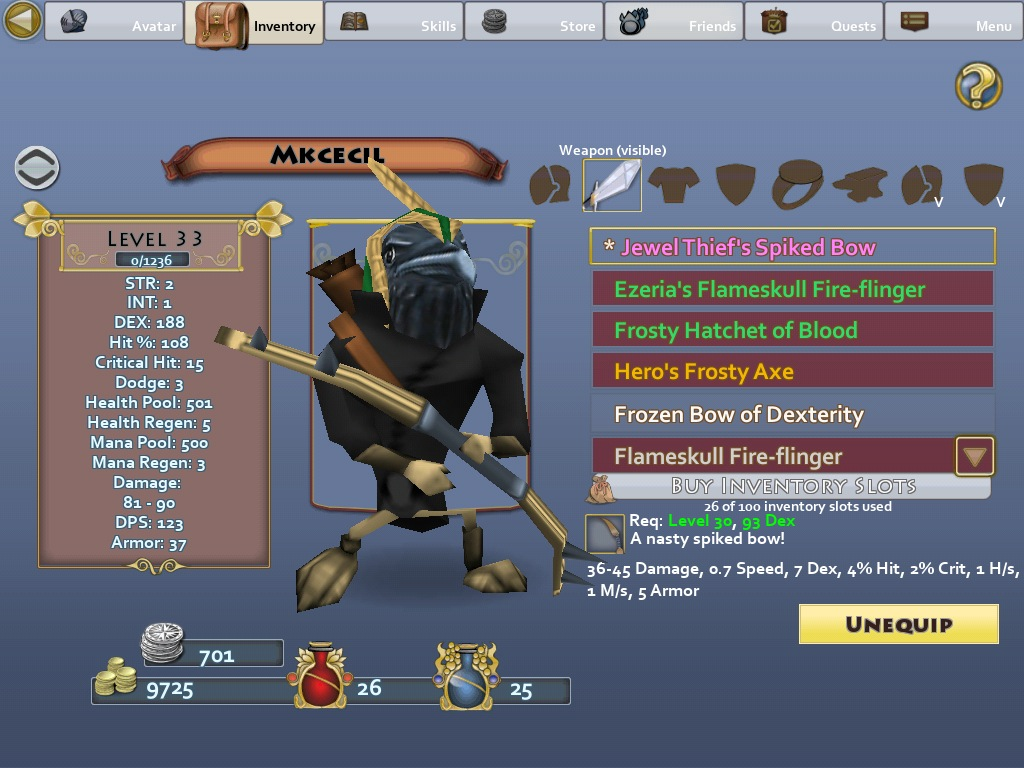Open the Menu tab
The image size is (1024, 768).
(x=953, y=22)
